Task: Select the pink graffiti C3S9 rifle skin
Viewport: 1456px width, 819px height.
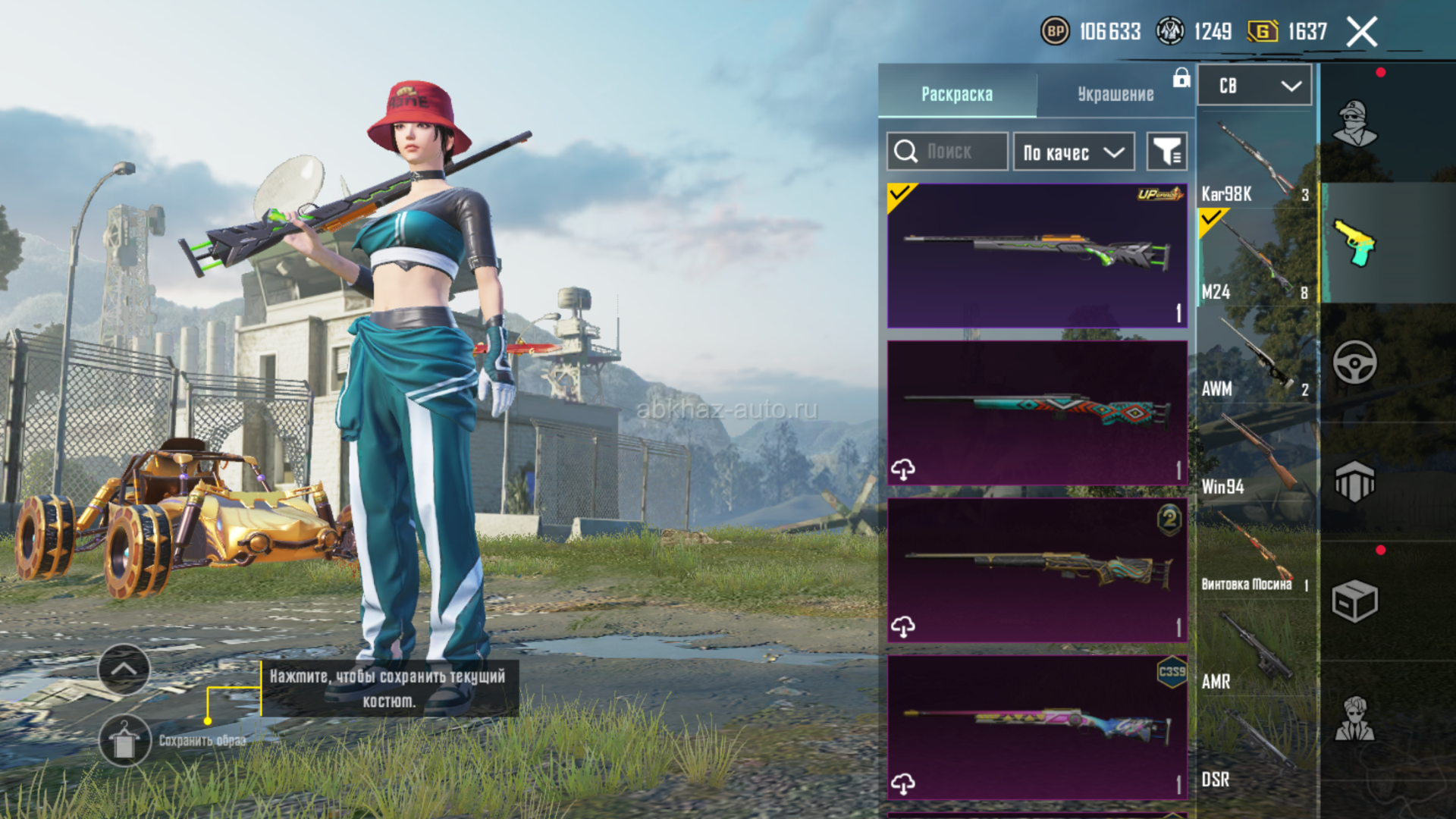Action: click(1037, 727)
